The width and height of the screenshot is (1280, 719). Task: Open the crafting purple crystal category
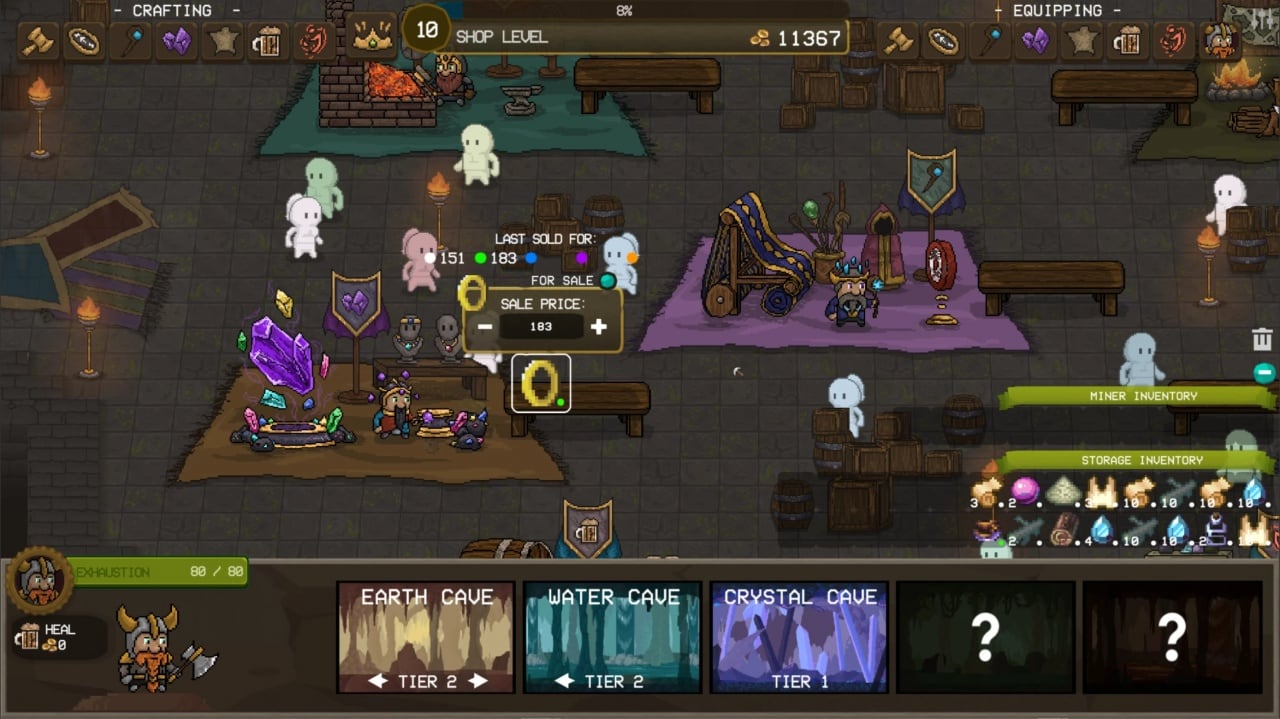click(176, 41)
